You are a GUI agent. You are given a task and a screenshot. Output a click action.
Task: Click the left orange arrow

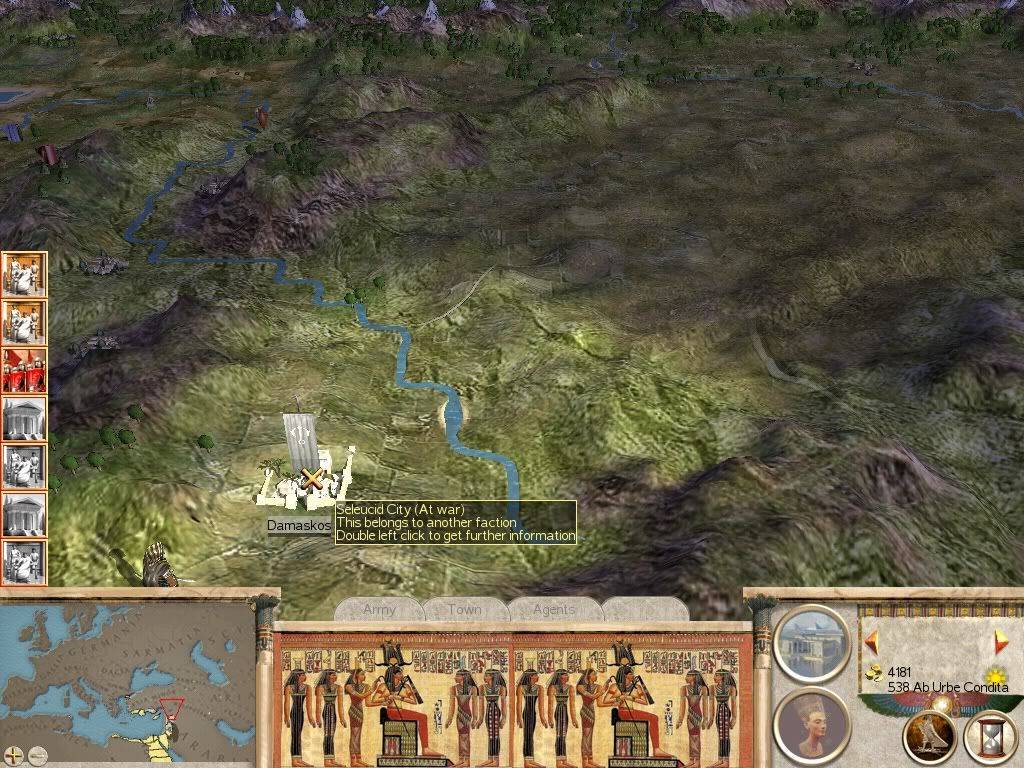[x=872, y=641]
